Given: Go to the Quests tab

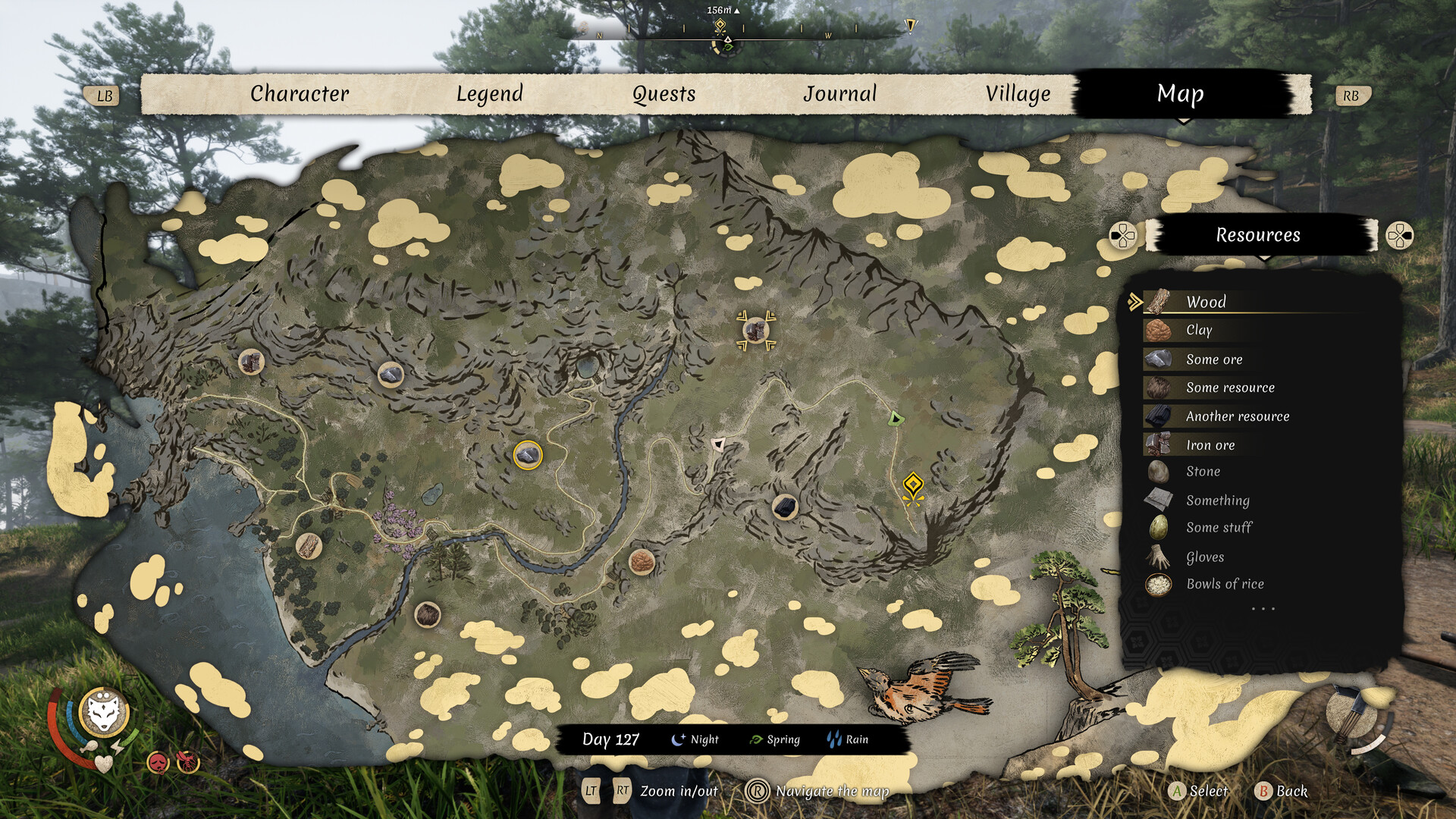Looking at the screenshot, I should click(664, 94).
